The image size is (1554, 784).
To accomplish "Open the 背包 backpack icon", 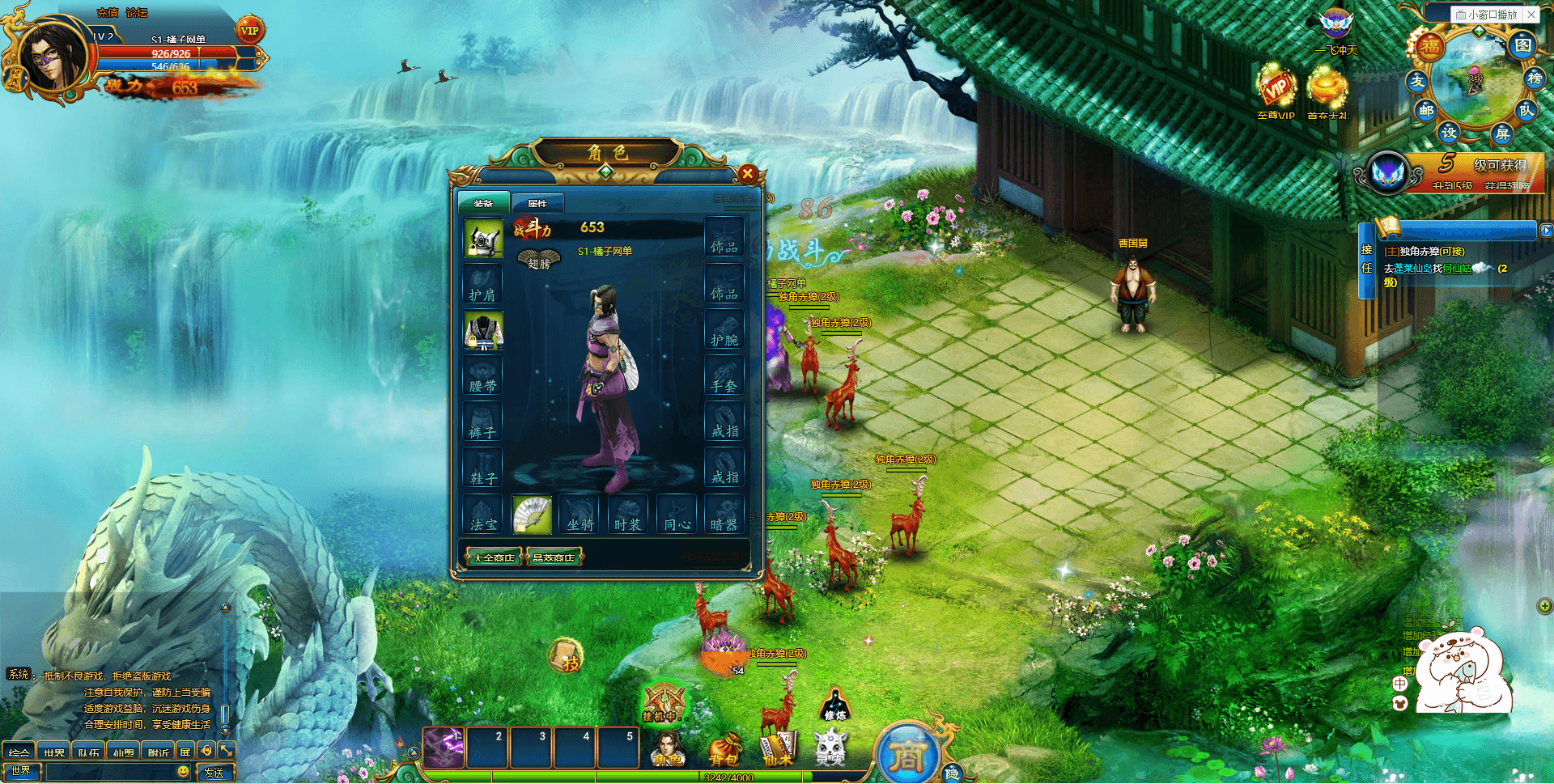I will click(724, 749).
